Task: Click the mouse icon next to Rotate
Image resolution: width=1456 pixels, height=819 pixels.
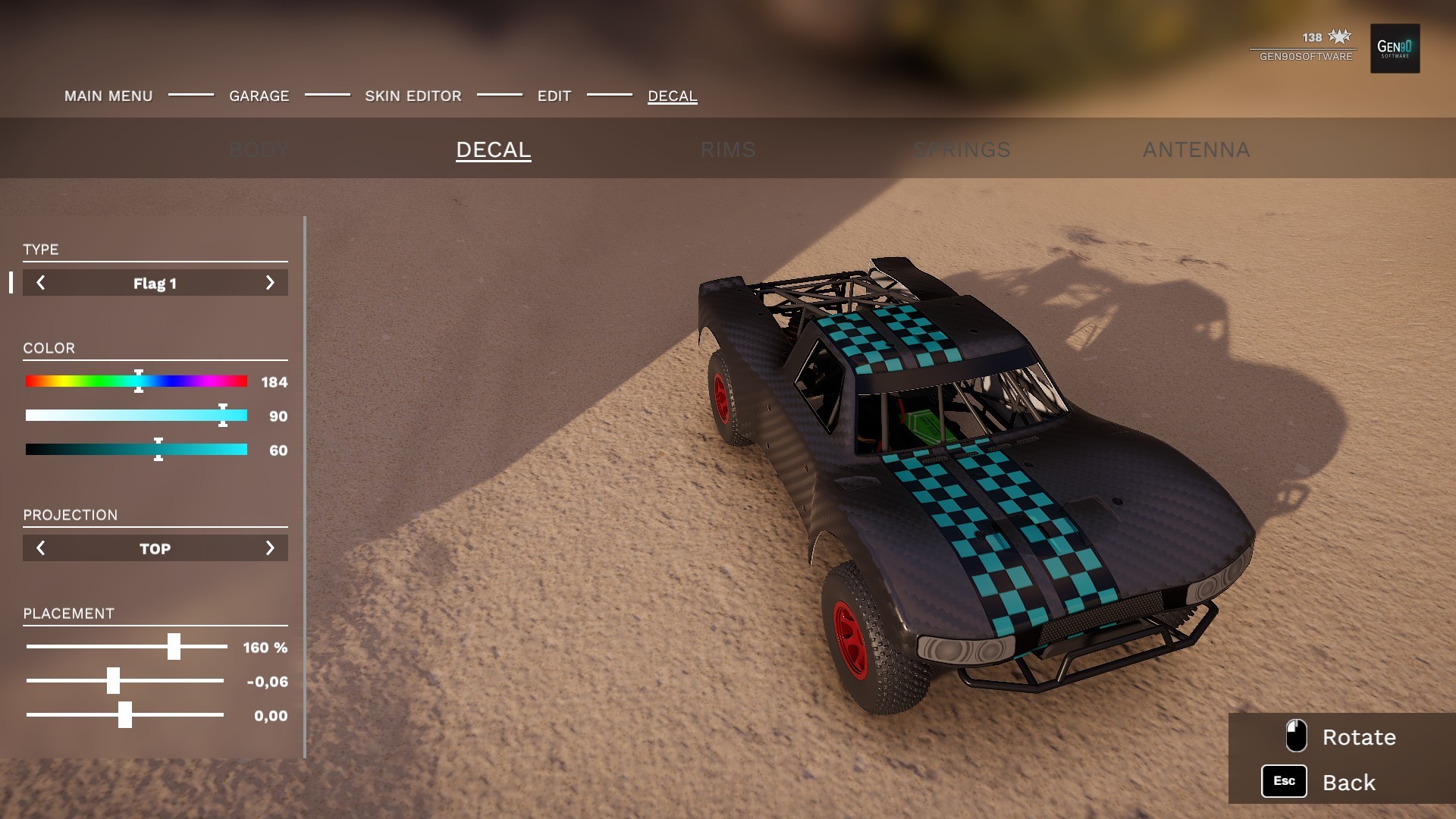Action: 1297,736
